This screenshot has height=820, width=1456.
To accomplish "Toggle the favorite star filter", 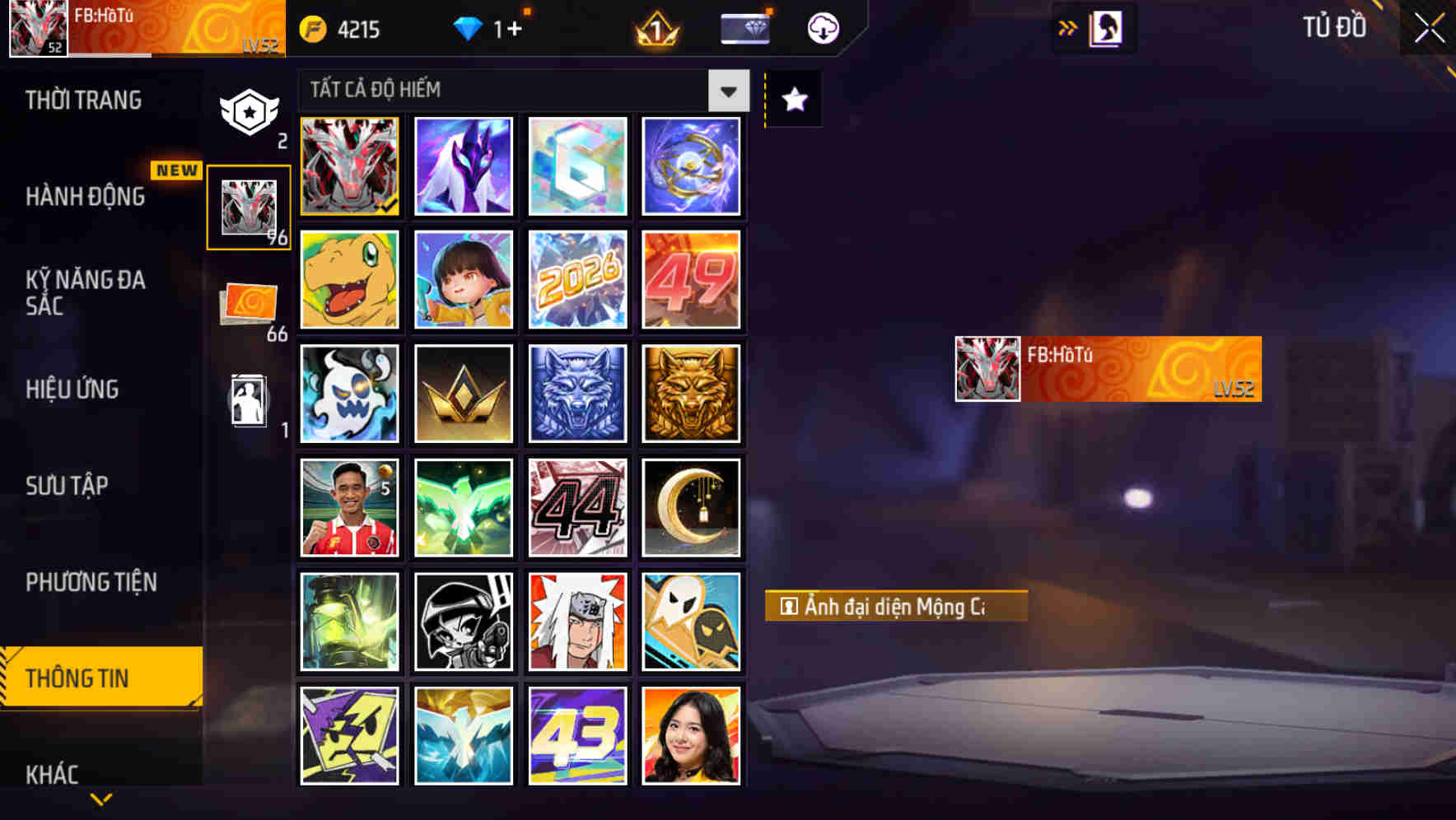I will 792,100.
